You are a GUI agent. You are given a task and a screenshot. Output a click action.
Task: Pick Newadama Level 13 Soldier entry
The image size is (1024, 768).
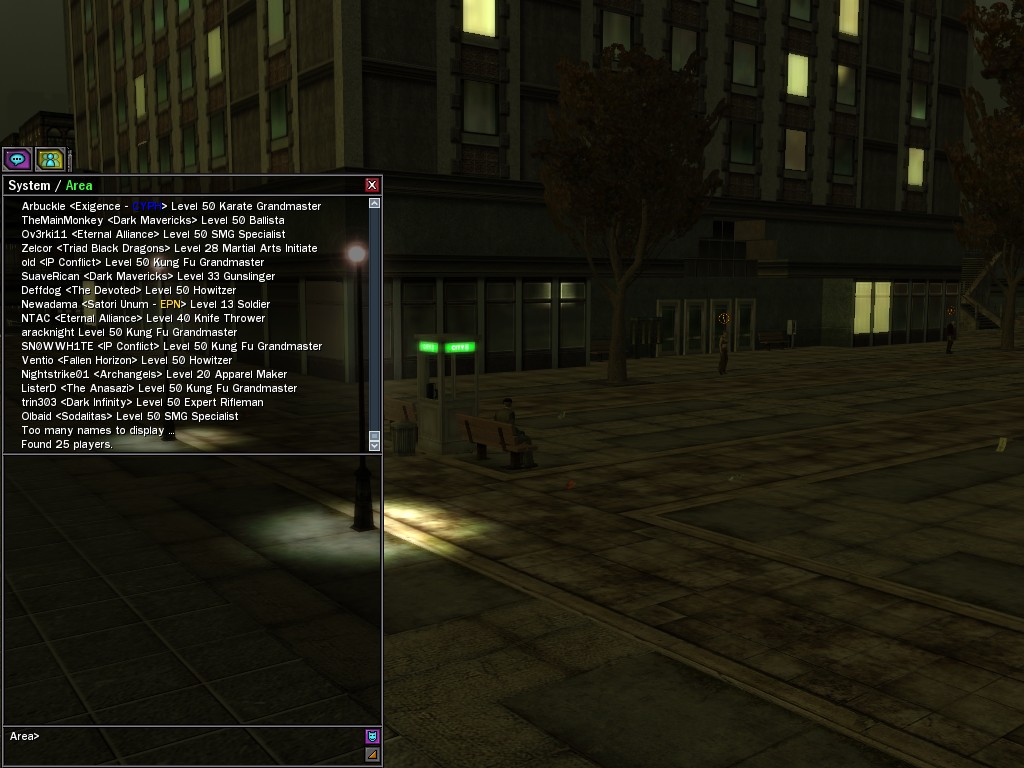(145, 304)
